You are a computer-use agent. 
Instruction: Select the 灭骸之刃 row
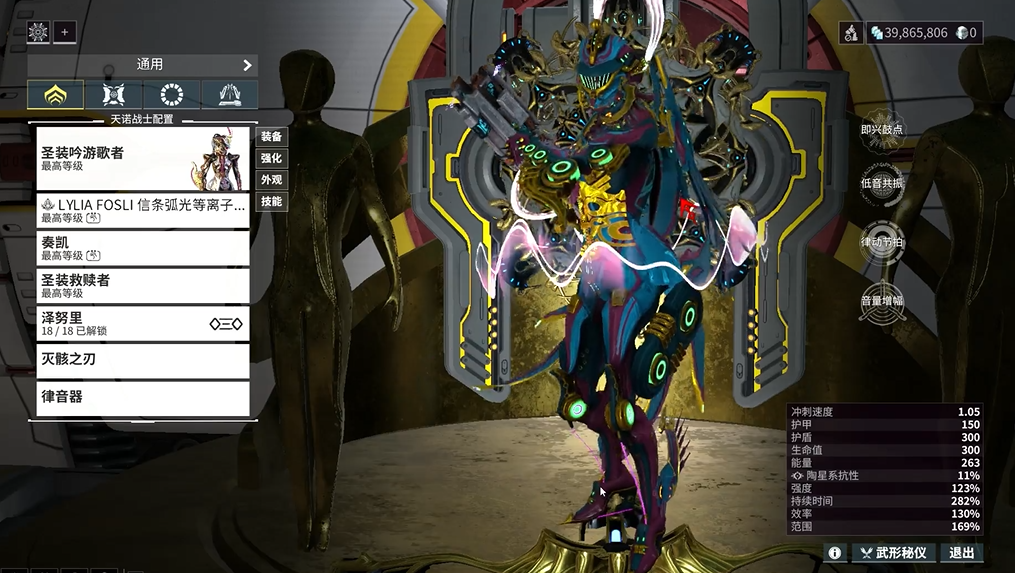point(142,360)
